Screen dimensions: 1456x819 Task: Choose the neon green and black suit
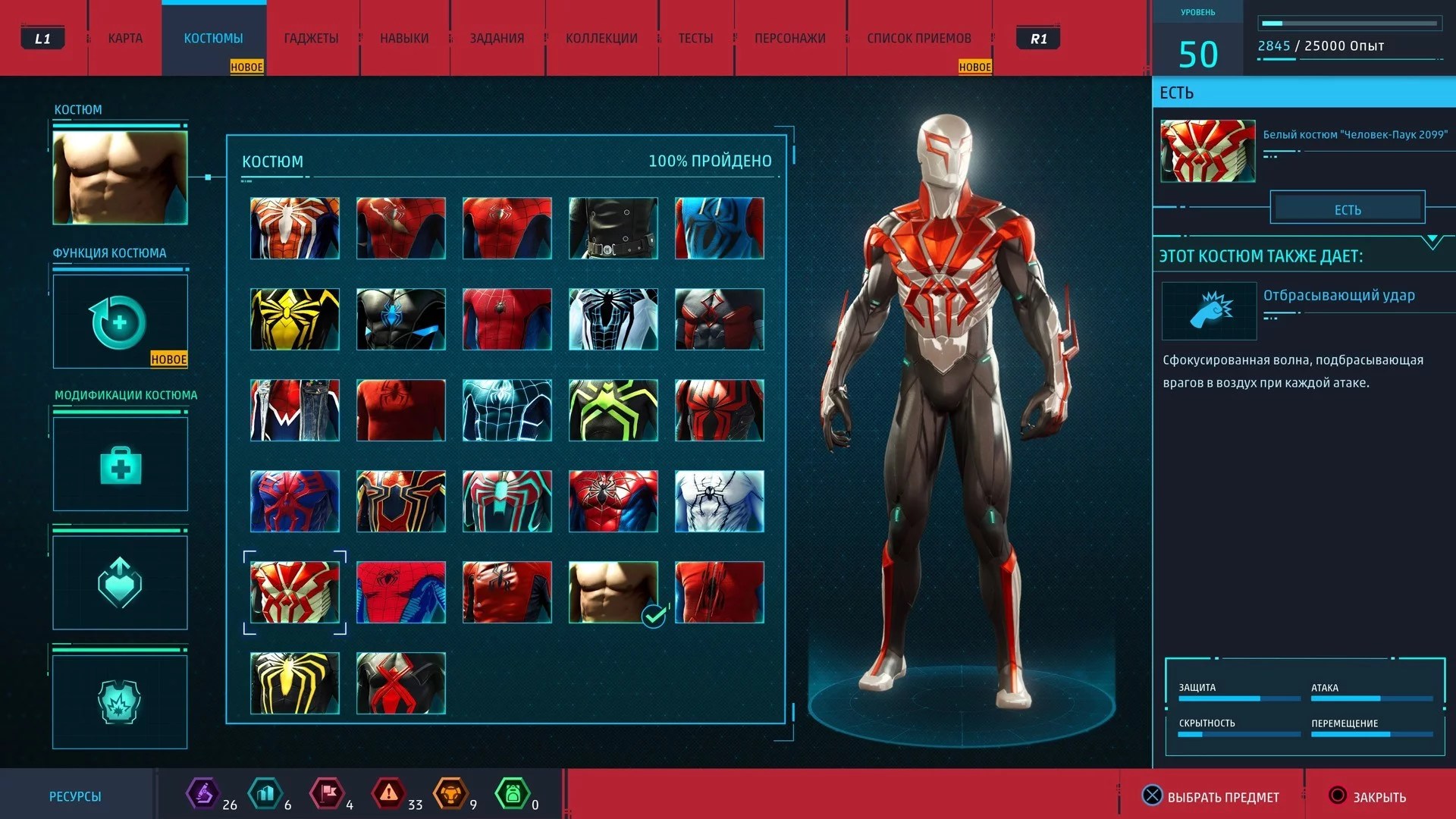click(x=613, y=410)
